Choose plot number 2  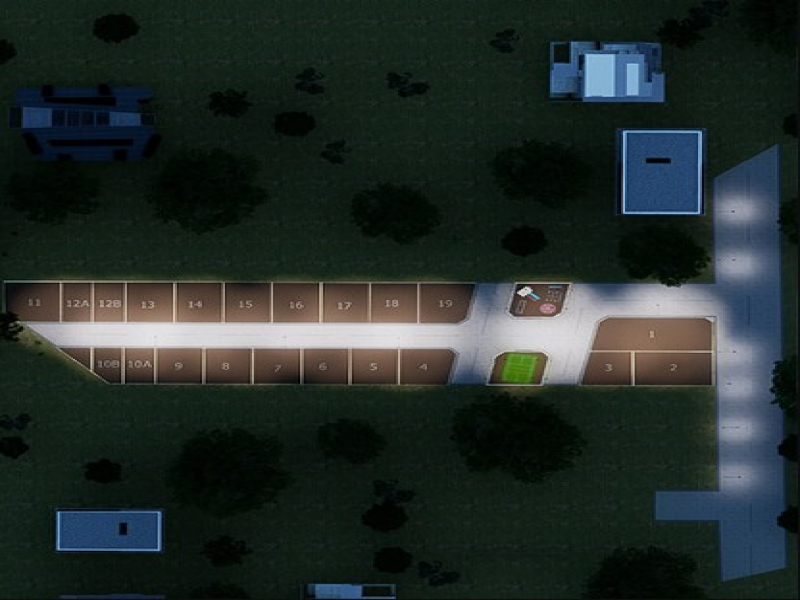tap(673, 368)
